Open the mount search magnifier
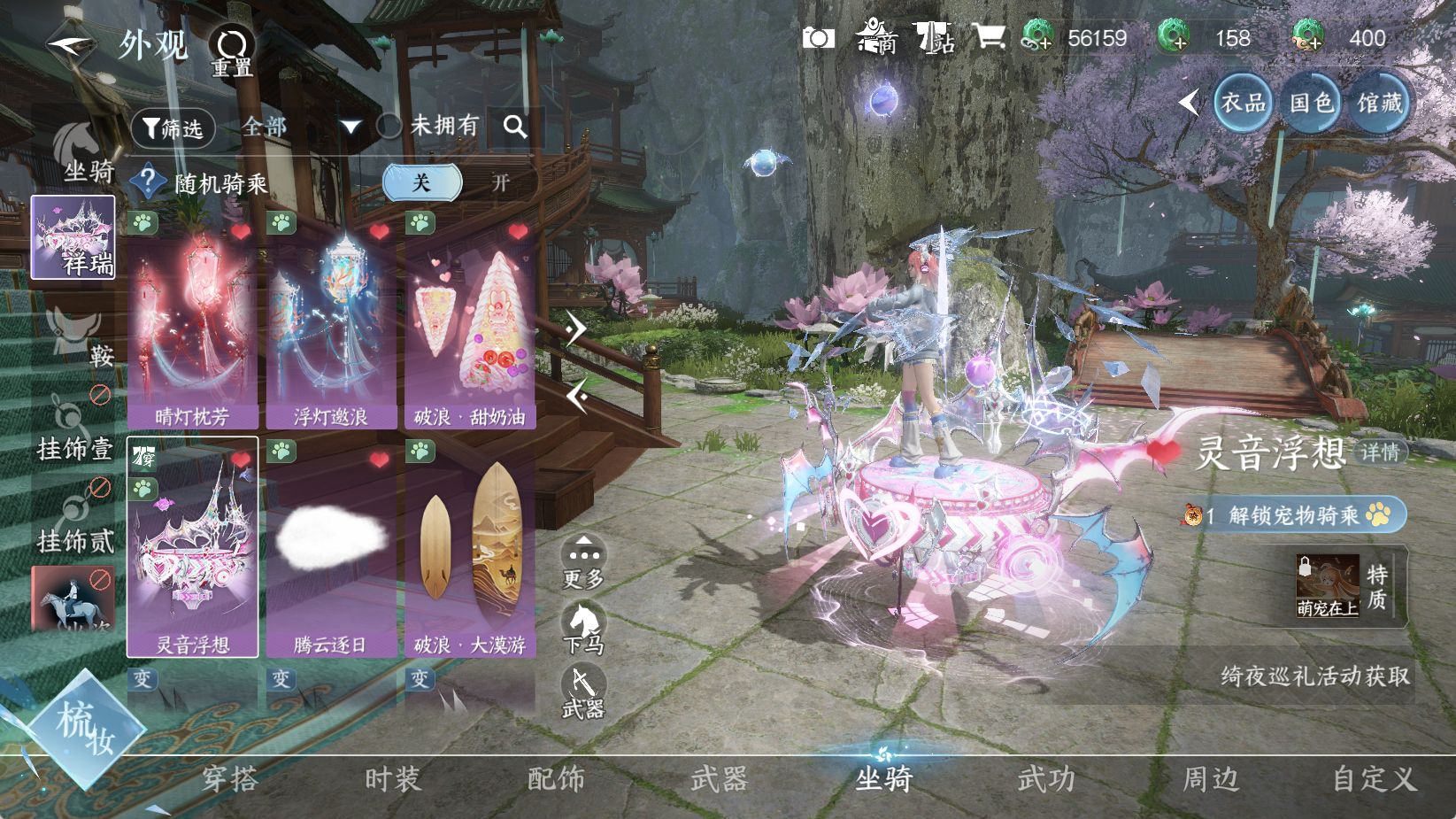Viewport: 1456px width, 819px height. point(515,127)
